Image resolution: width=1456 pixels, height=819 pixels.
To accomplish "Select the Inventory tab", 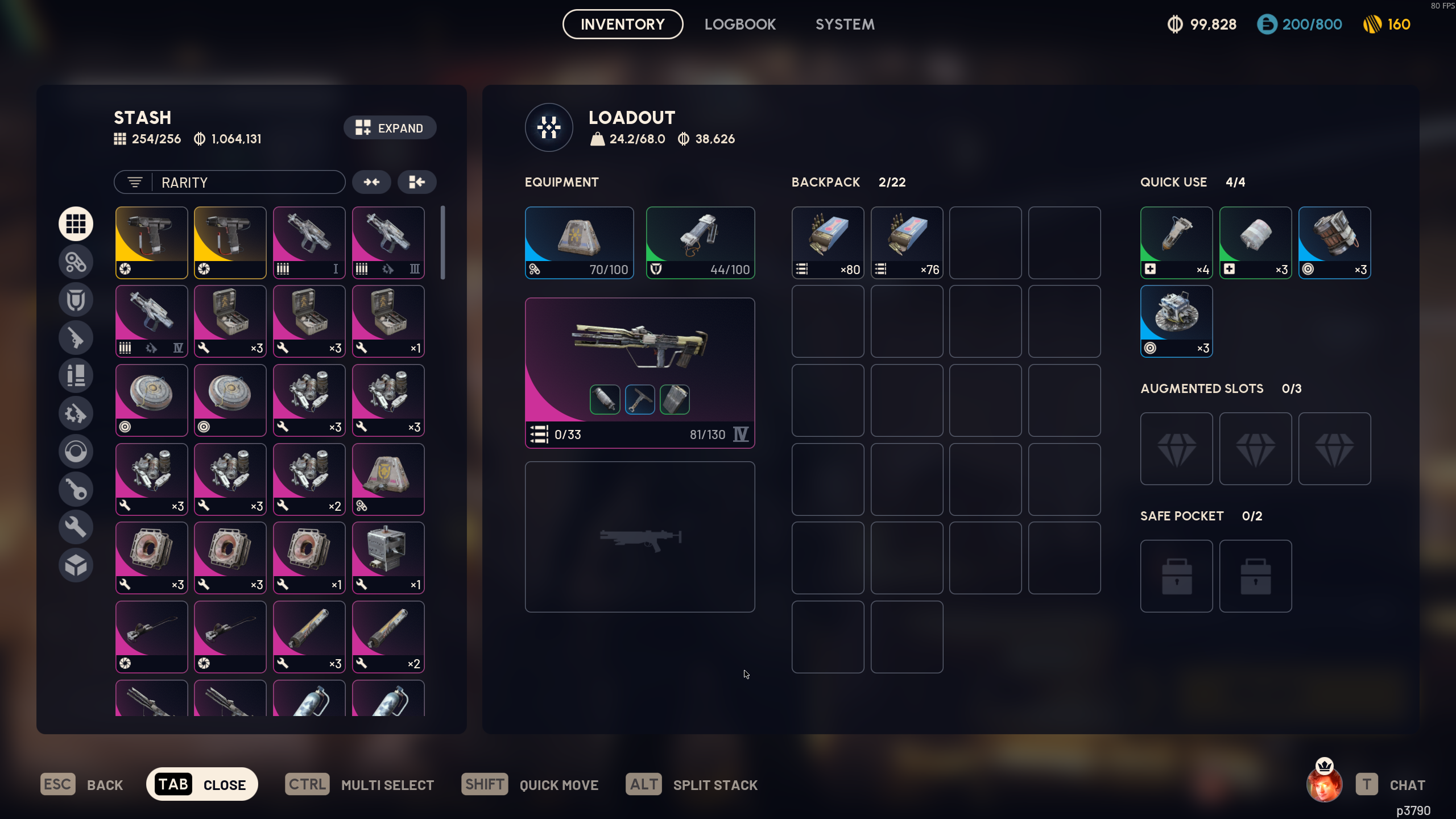I will [623, 24].
